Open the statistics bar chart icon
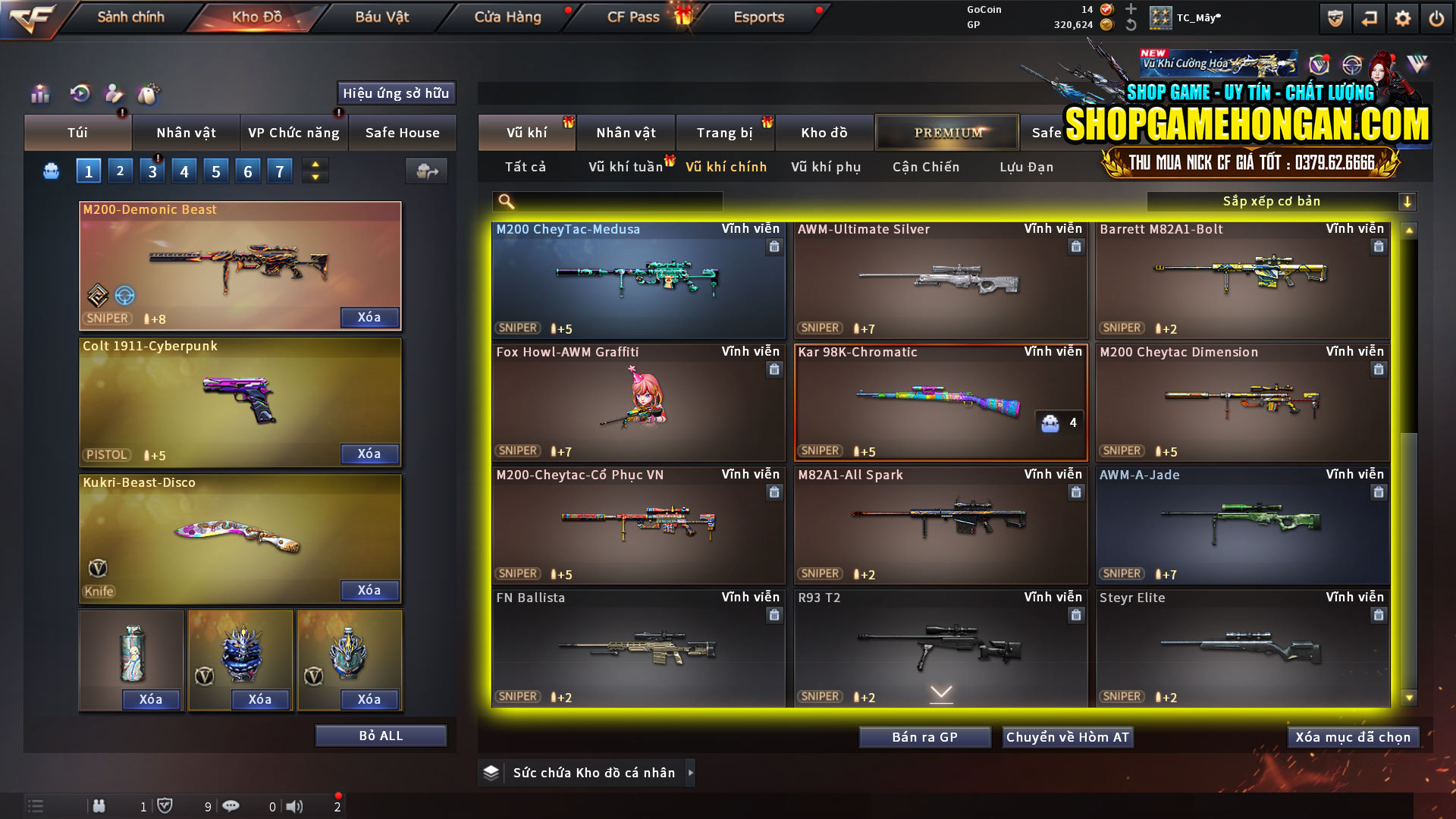The image size is (1456, 819). 39,93
